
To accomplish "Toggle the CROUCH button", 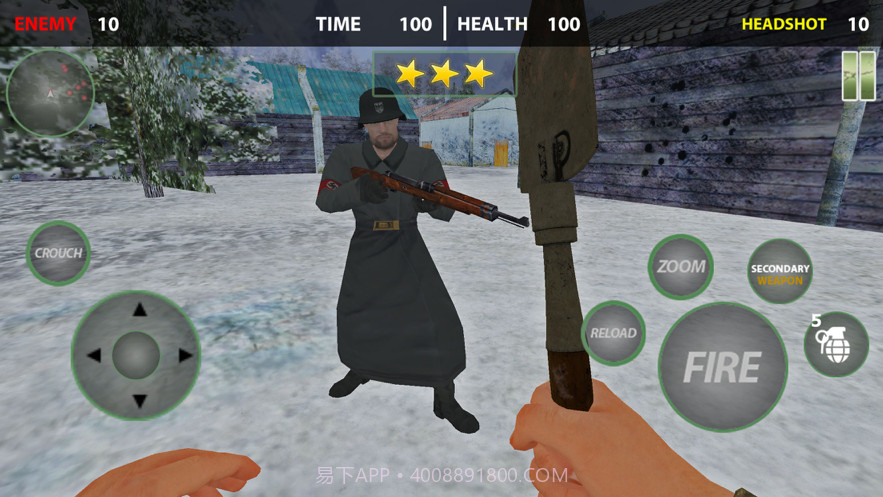I will click(58, 253).
